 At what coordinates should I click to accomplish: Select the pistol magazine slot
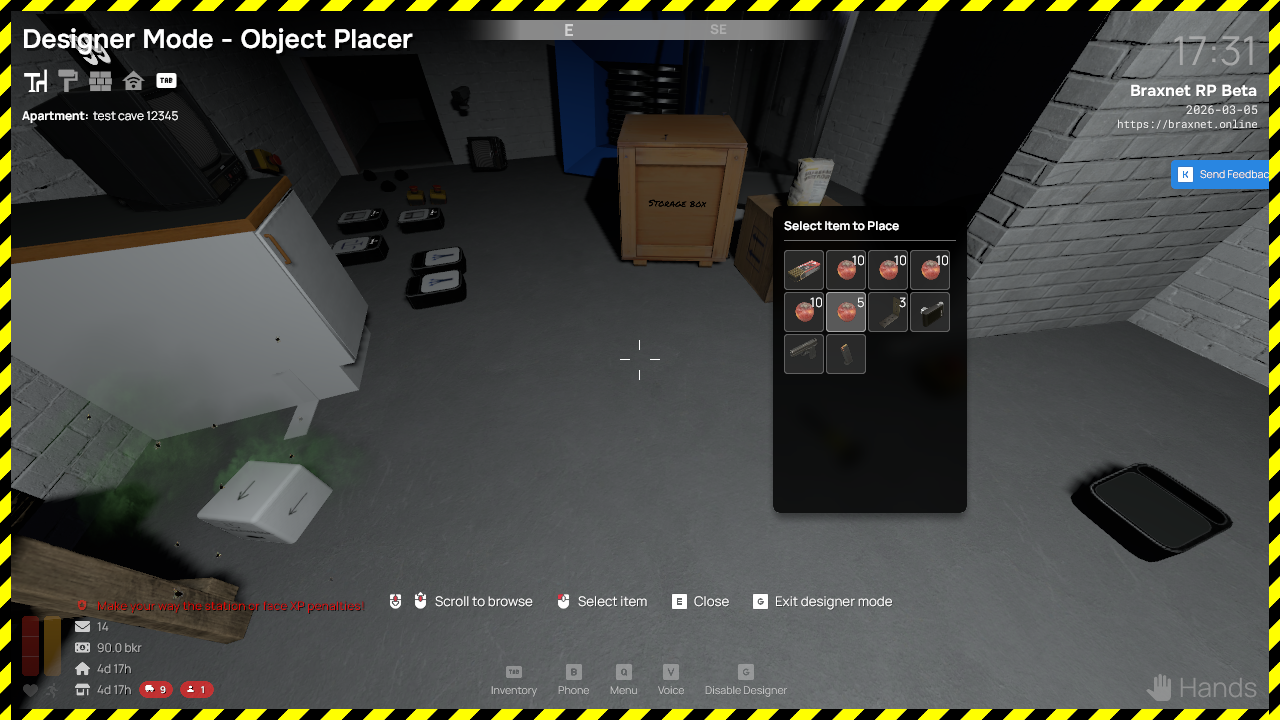pyautogui.click(x=846, y=354)
